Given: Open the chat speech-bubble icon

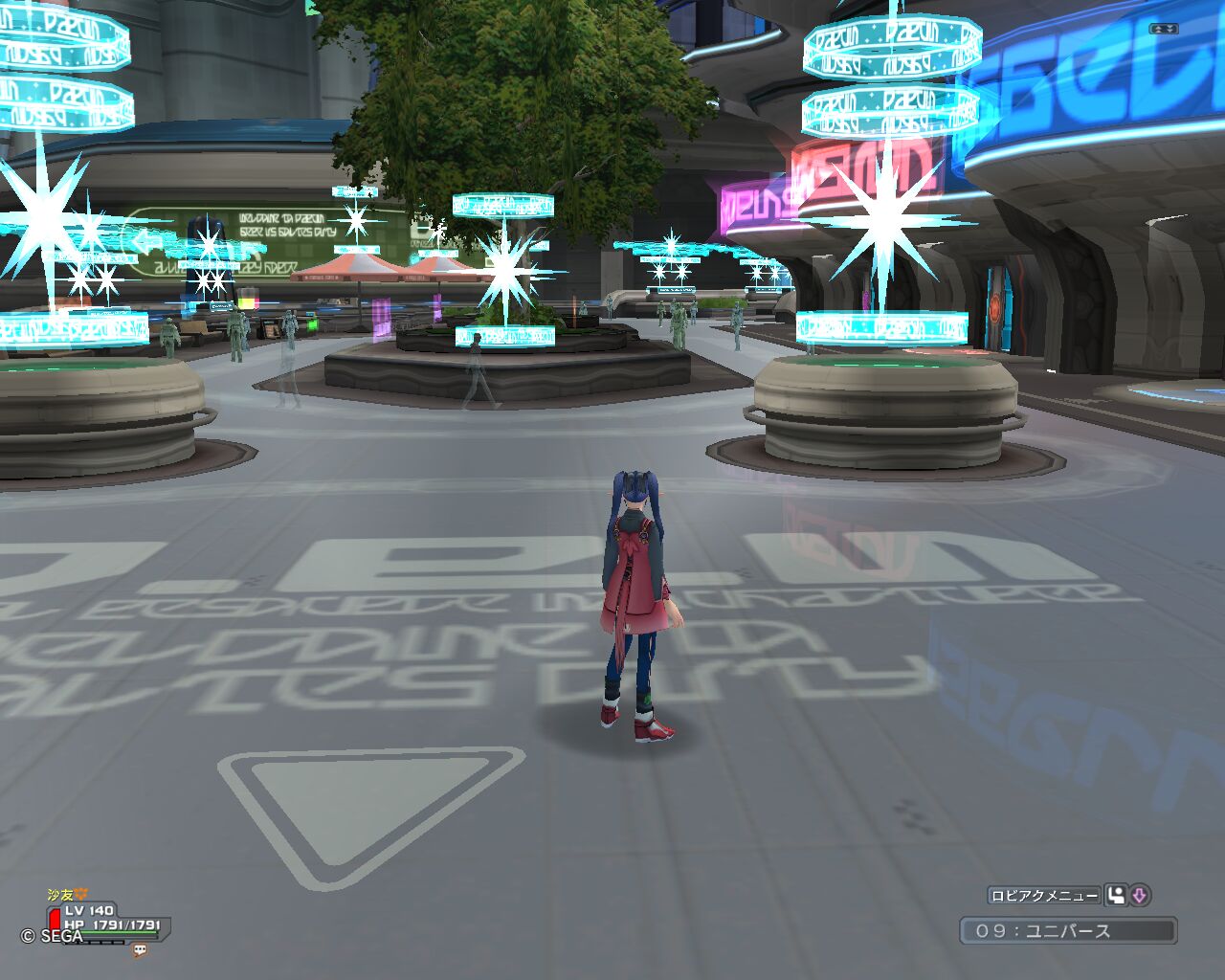Looking at the screenshot, I should tap(140, 950).
